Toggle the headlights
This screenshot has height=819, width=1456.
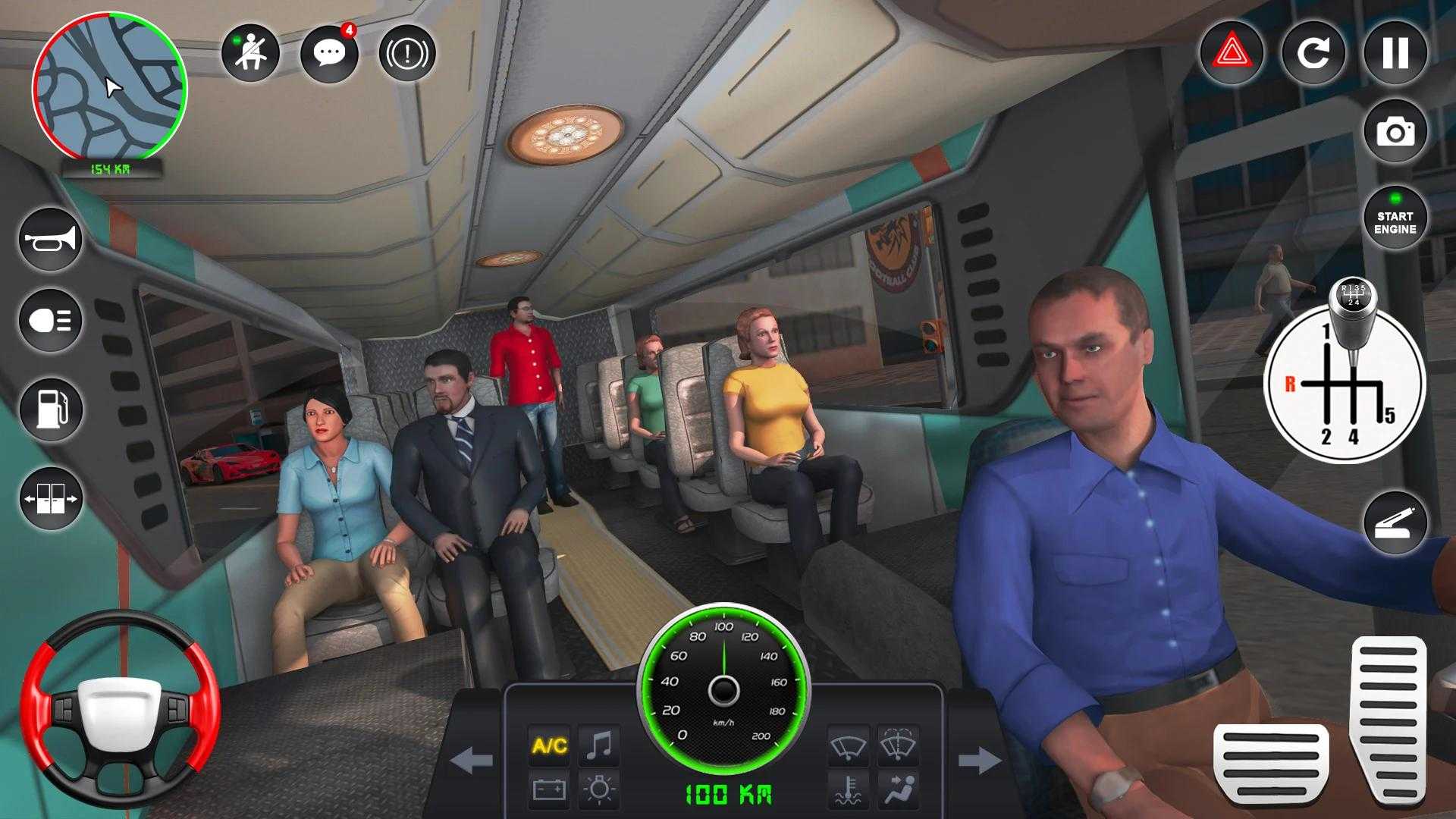click(51, 320)
